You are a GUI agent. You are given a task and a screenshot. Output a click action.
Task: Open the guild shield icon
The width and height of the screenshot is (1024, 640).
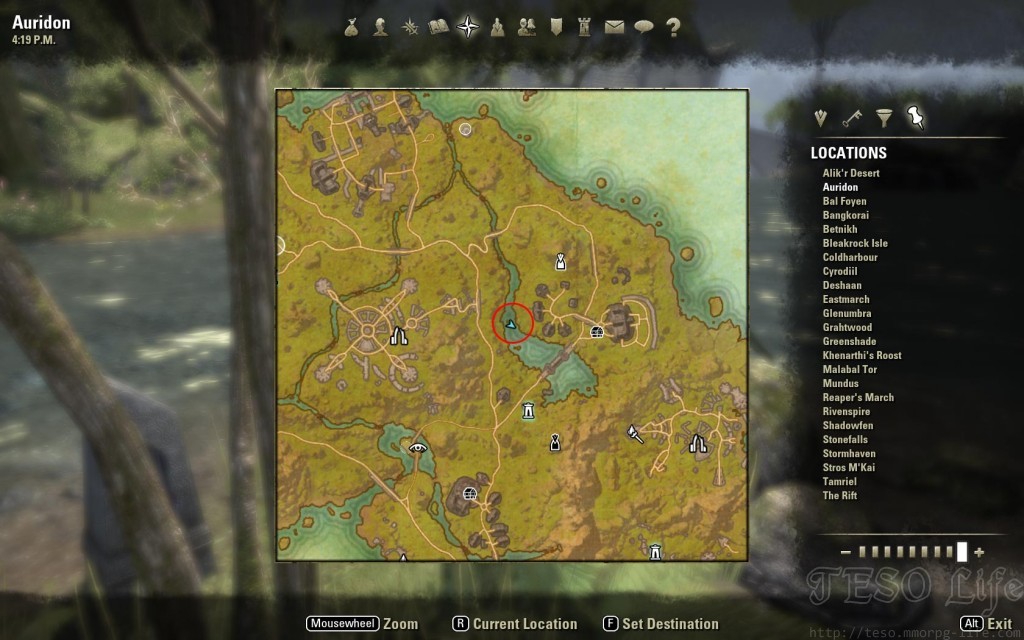(x=556, y=28)
